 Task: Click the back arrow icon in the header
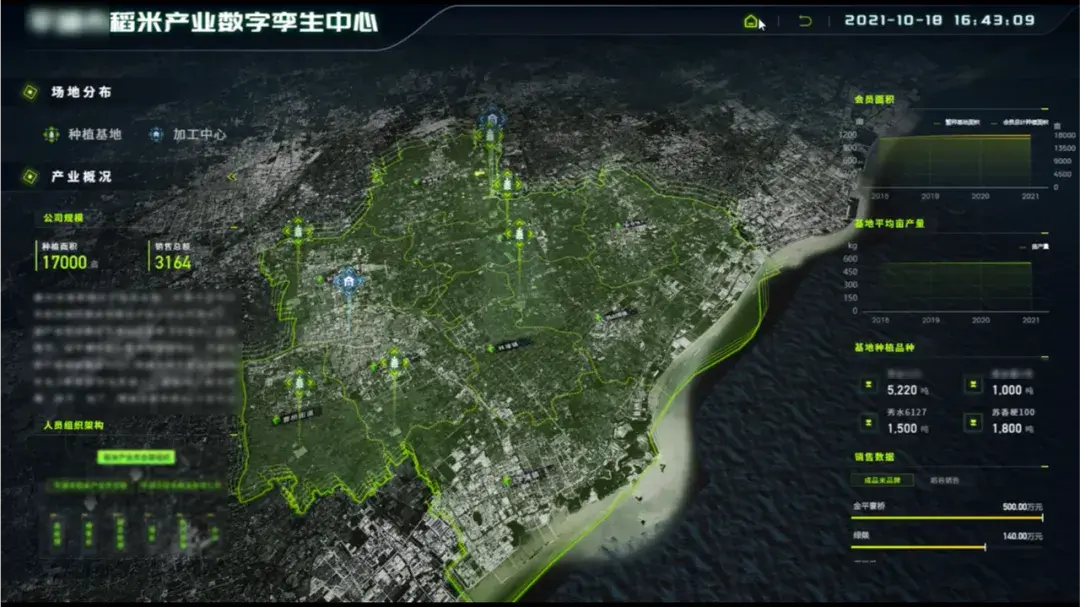(805, 21)
